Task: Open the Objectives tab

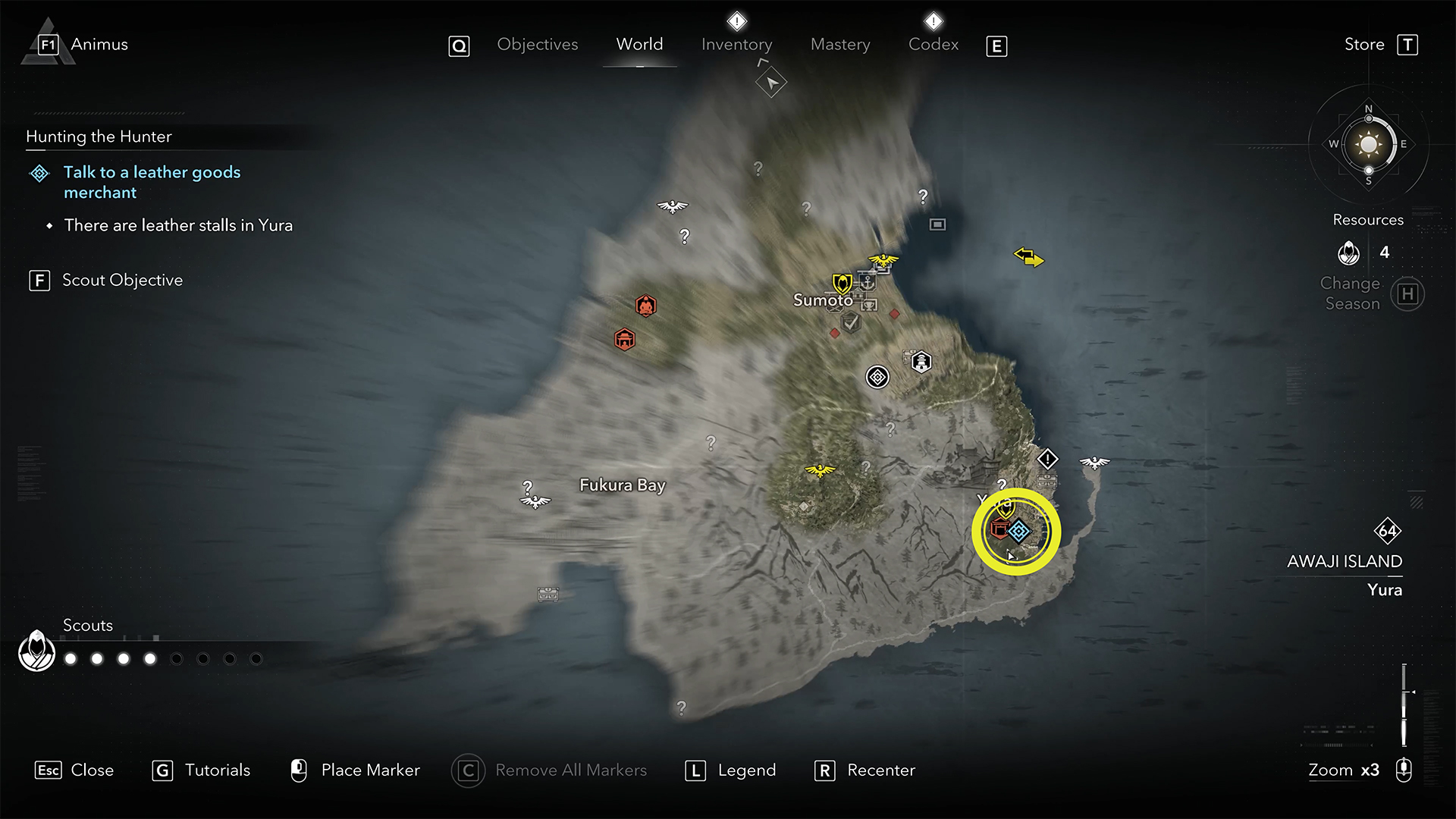Action: [537, 45]
